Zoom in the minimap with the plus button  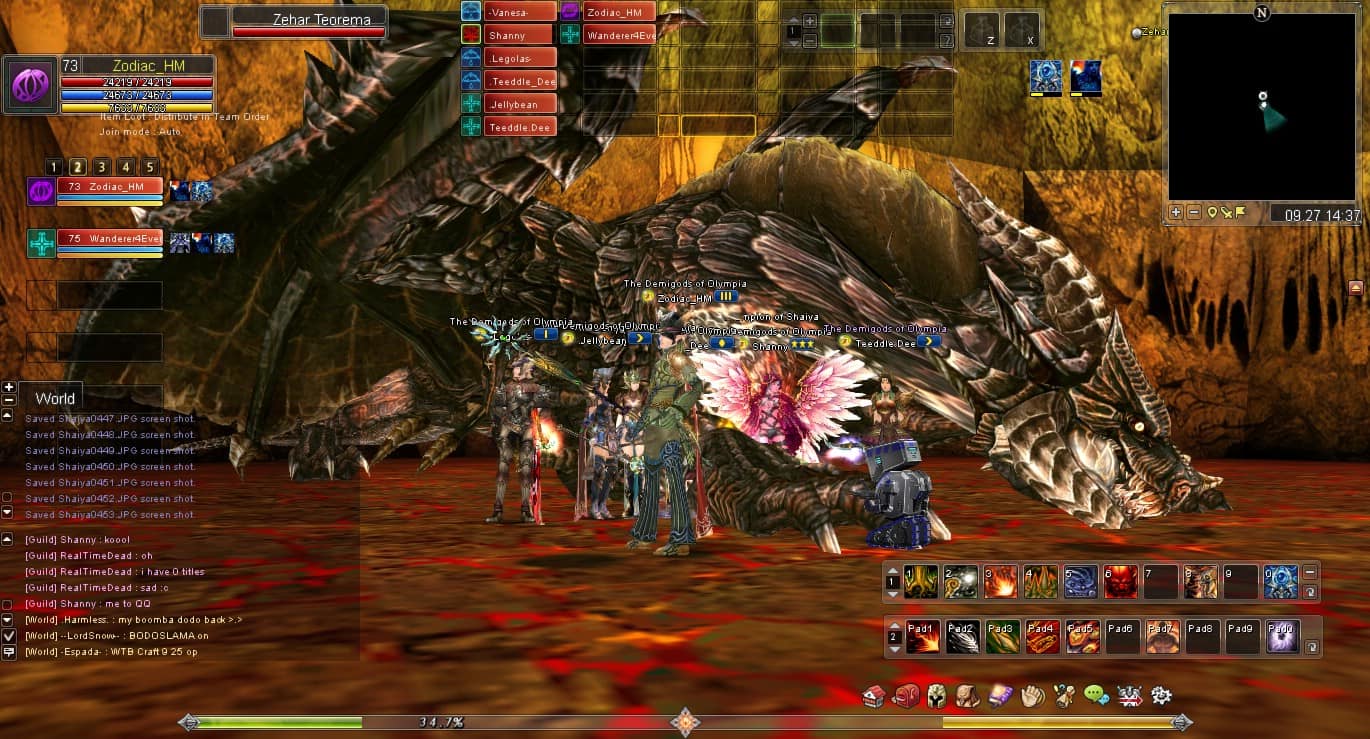point(1175,212)
